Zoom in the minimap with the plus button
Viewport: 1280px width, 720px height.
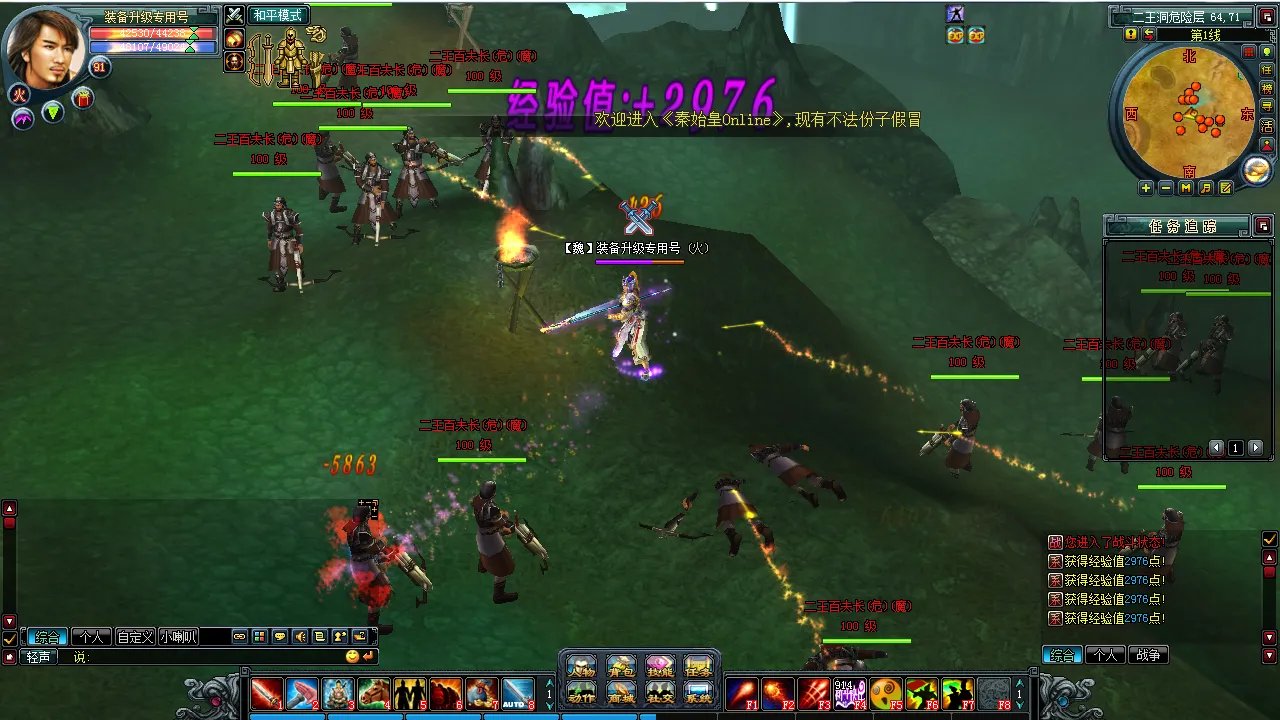[1146, 188]
